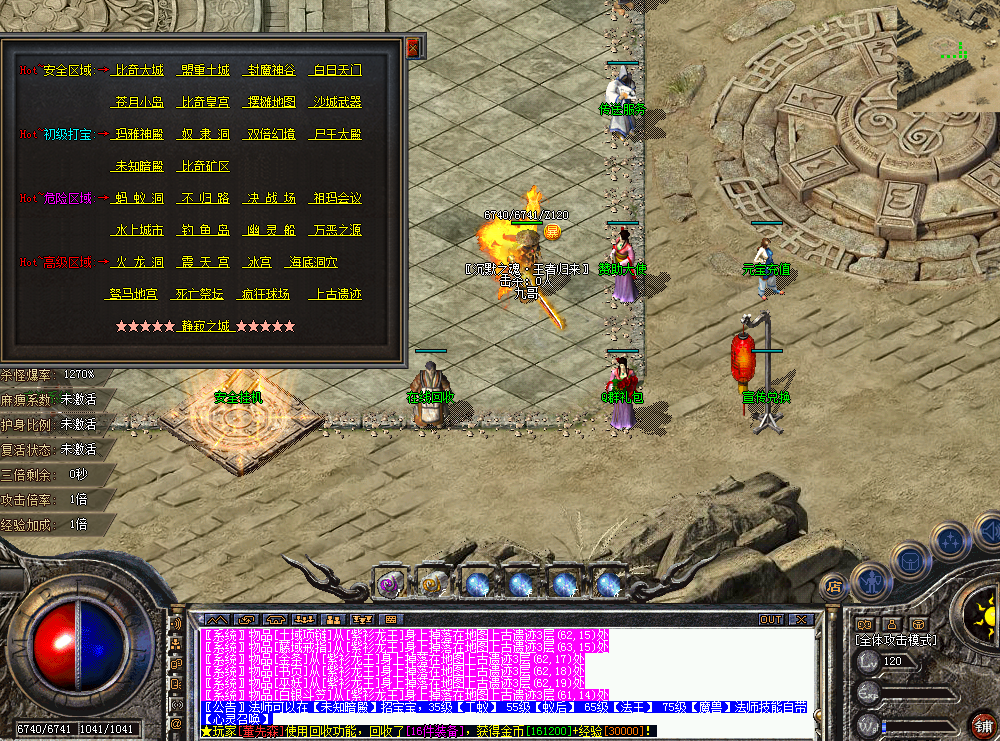The image size is (1000, 741).
Task: Choose 白日天门 teleport link
Action: (337, 71)
